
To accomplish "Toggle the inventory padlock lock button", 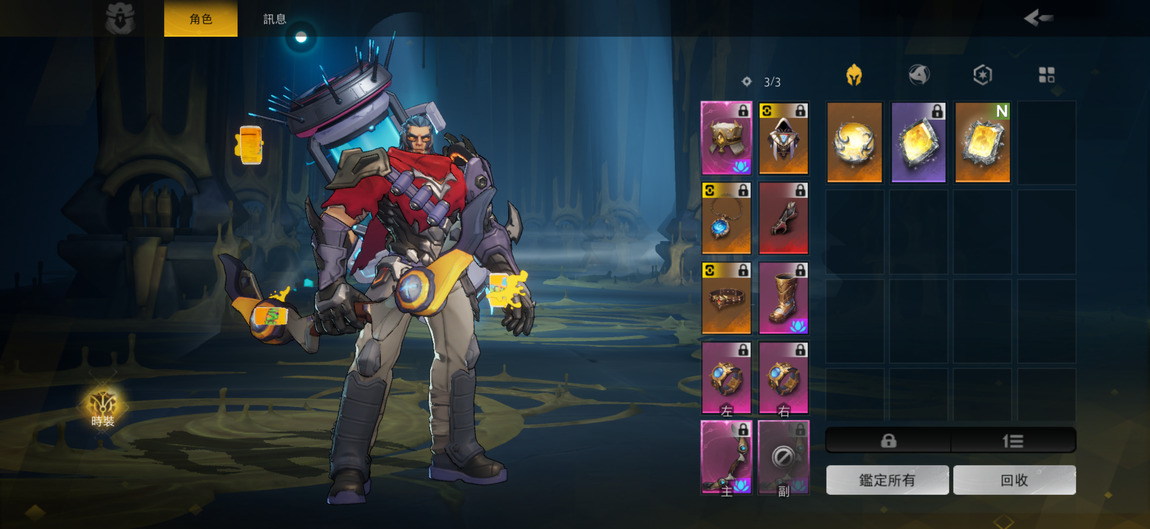I will click(x=888, y=441).
